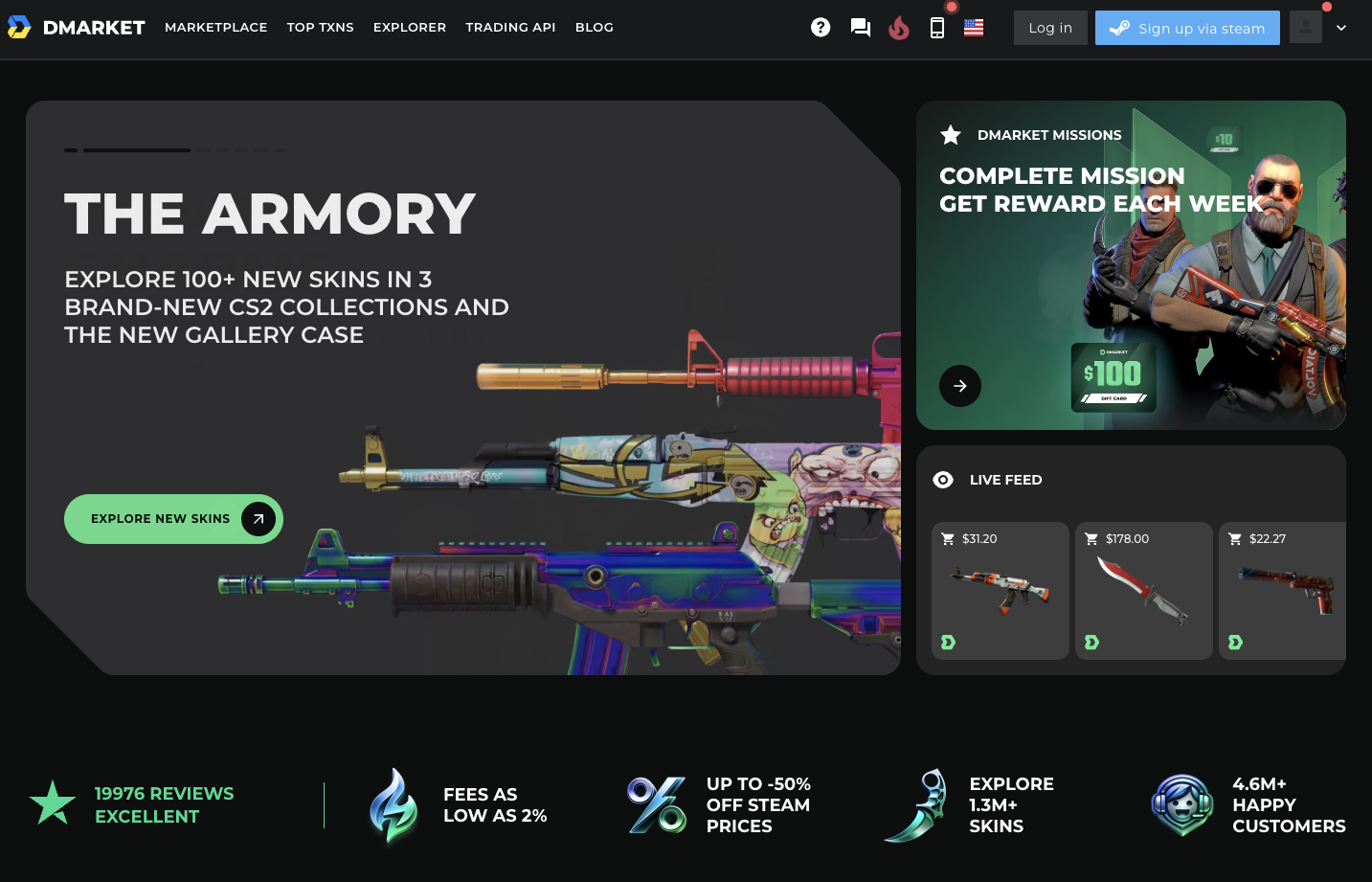Select the $31.20 rifle in live feed
The height and width of the screenshot is (882, 1372).
(1000, 591)
